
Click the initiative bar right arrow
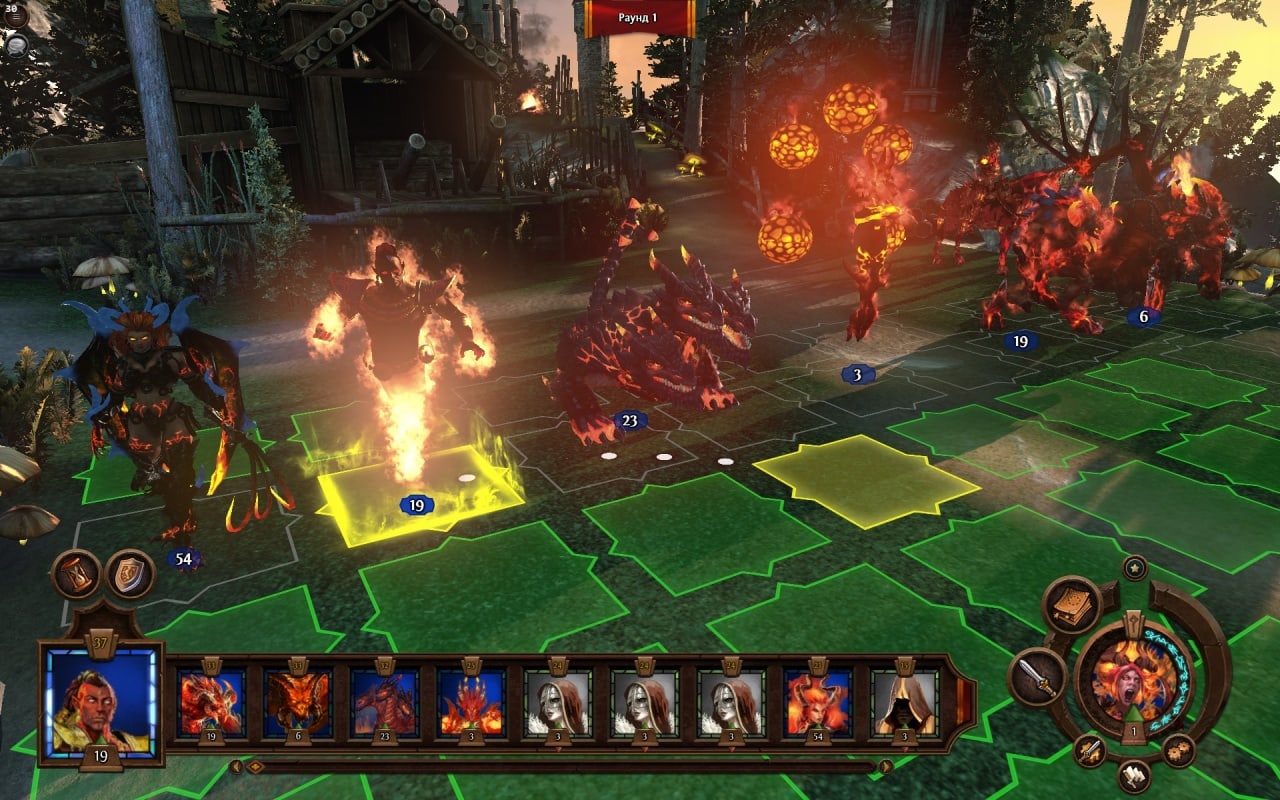885,767
